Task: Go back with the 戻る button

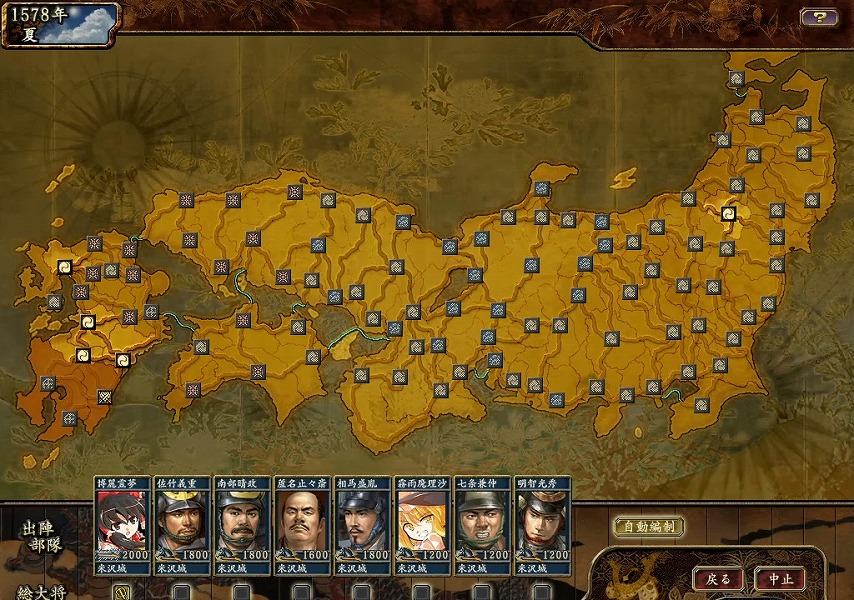Action: pyautogui.click(x=719, y=579)
